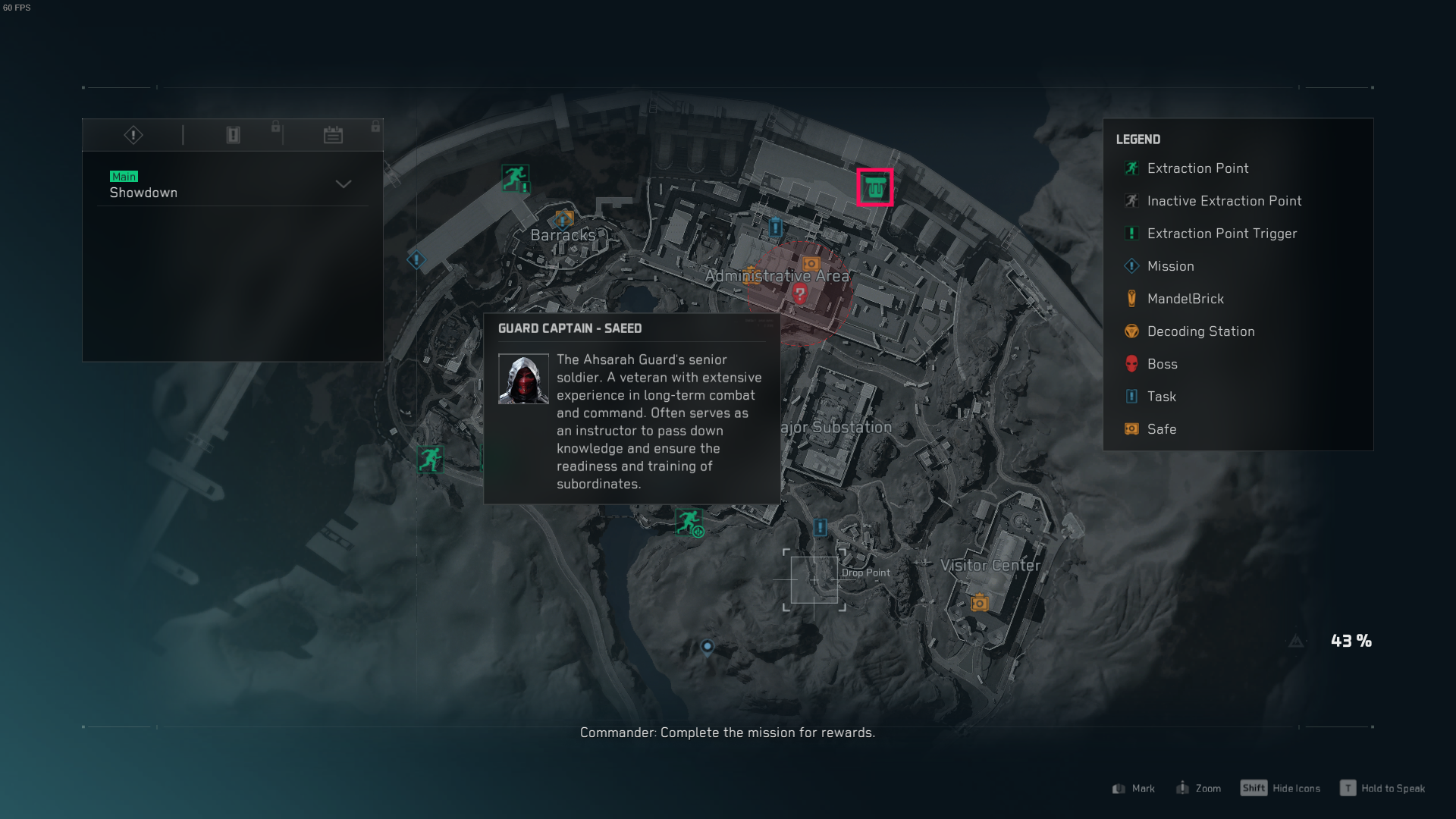1456x819 pixels.
Task: Switch to the tasks clipboard tab
Action: (232, 135)
